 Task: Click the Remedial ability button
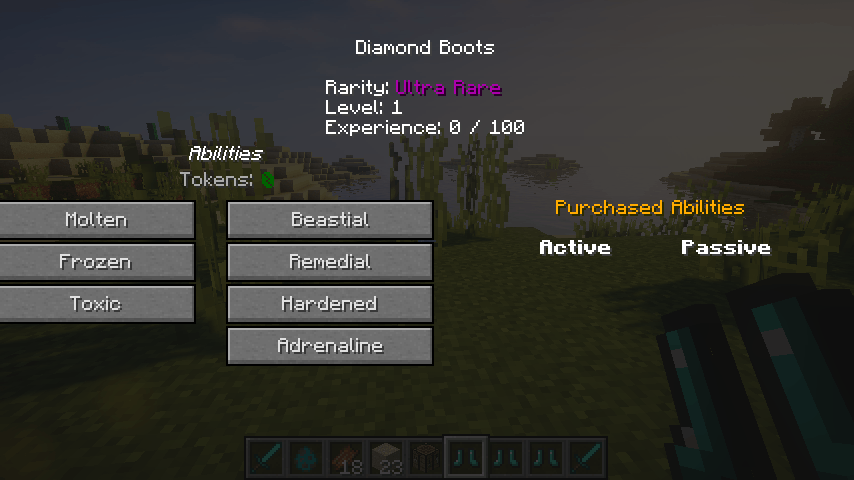point(330,262)
